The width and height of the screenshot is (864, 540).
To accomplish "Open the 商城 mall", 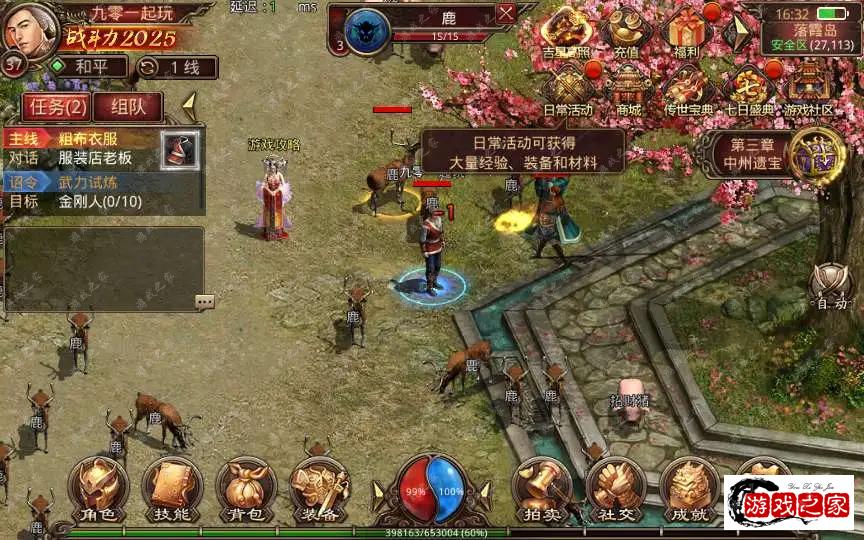I will pyautogui.click(x=628, y=90).
